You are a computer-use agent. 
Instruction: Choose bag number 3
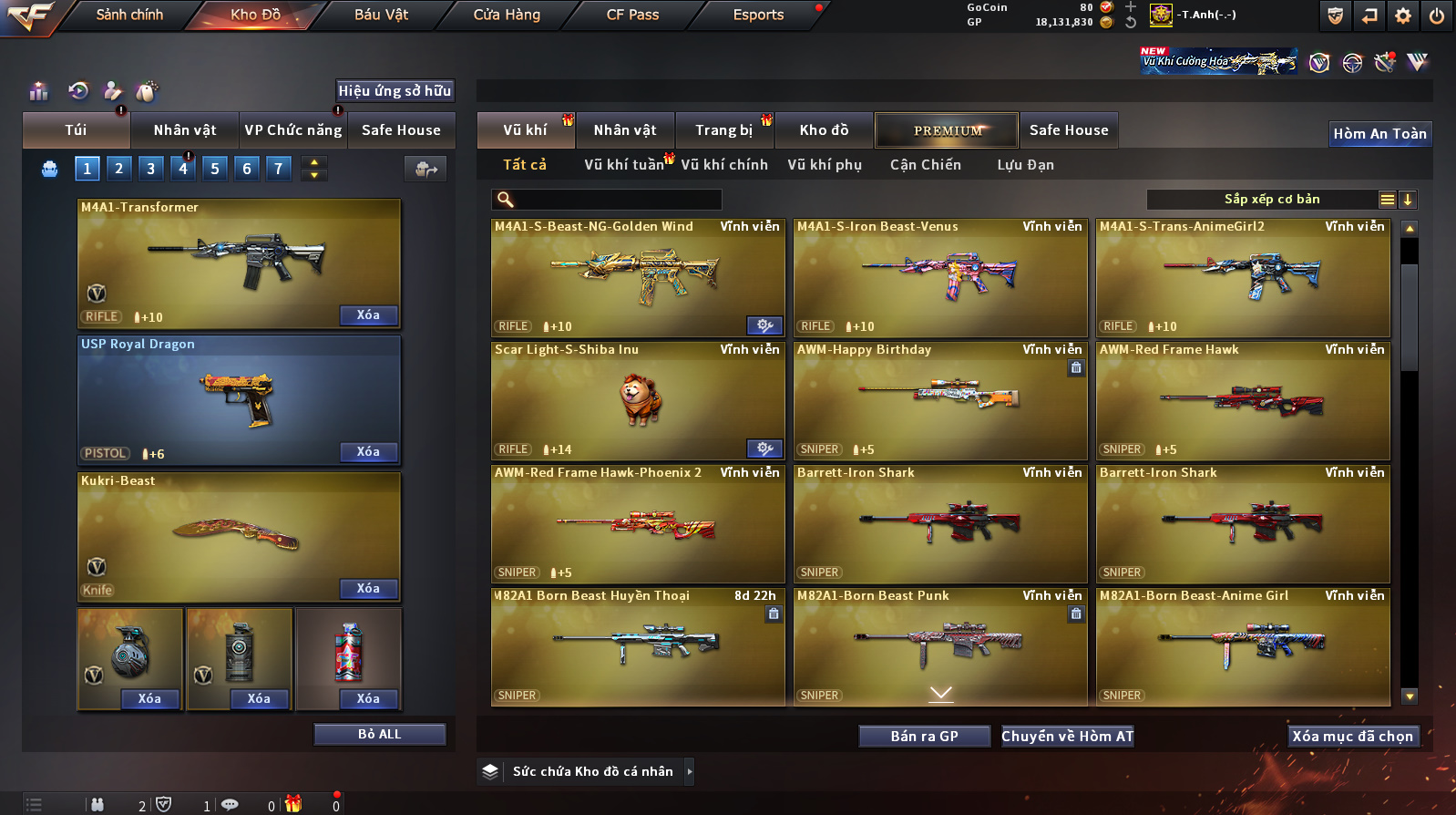click(x=151, y=169)
